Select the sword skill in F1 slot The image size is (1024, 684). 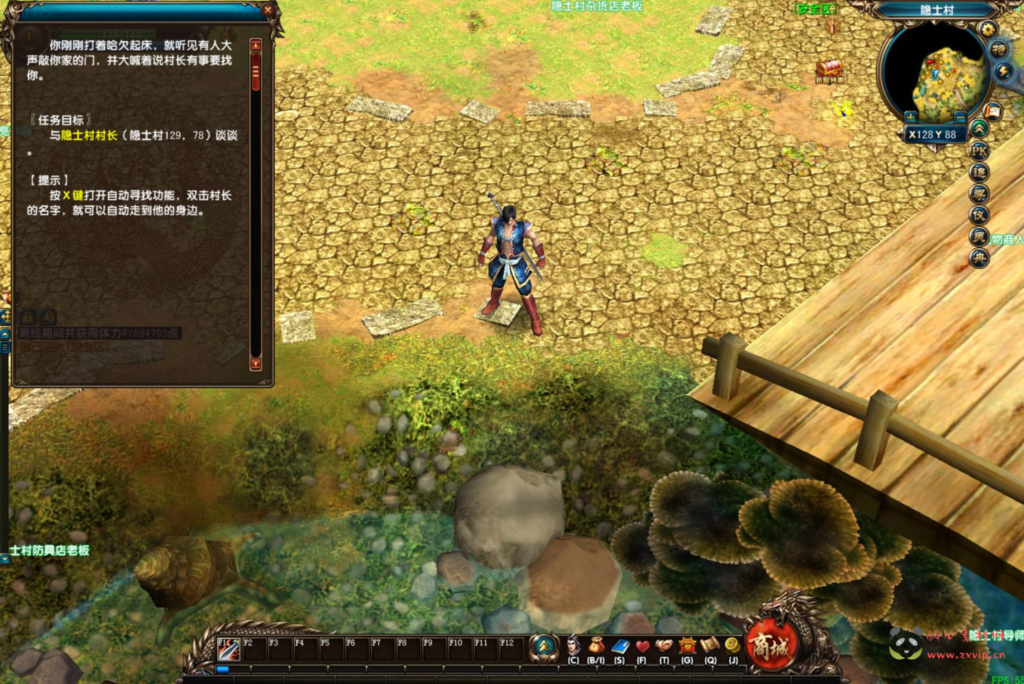(226, 651)
